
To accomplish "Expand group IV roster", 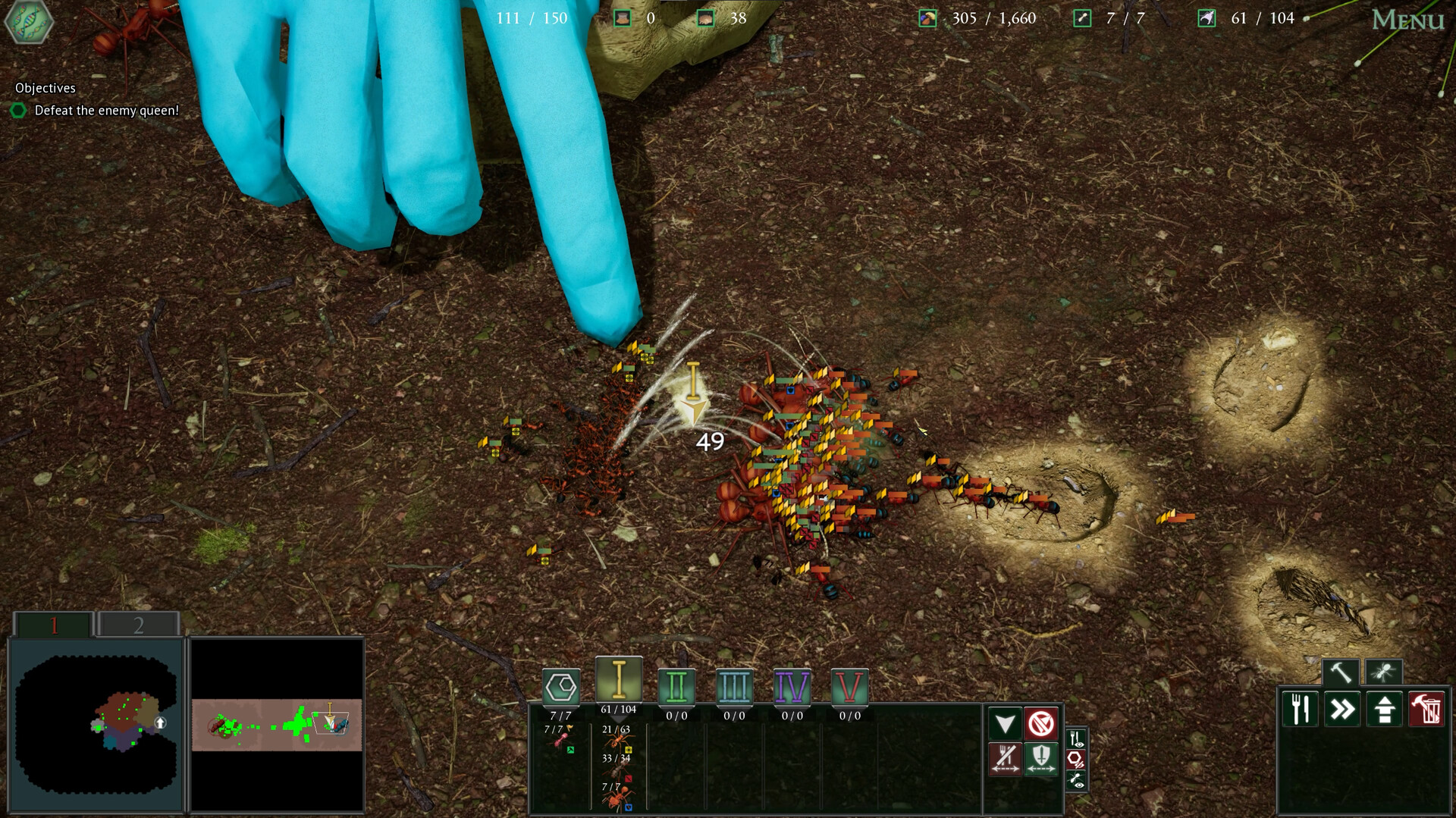I will pyautogui.click(x=792, y=686).
